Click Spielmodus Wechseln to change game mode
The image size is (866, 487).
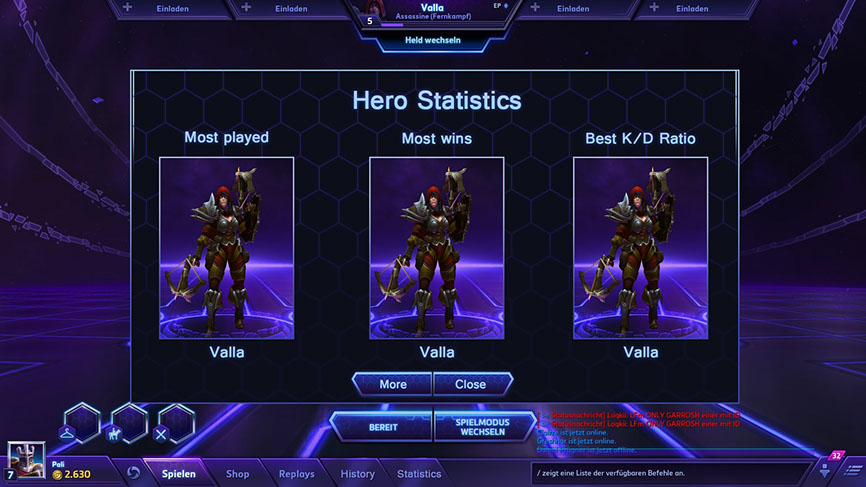(482, 427)
